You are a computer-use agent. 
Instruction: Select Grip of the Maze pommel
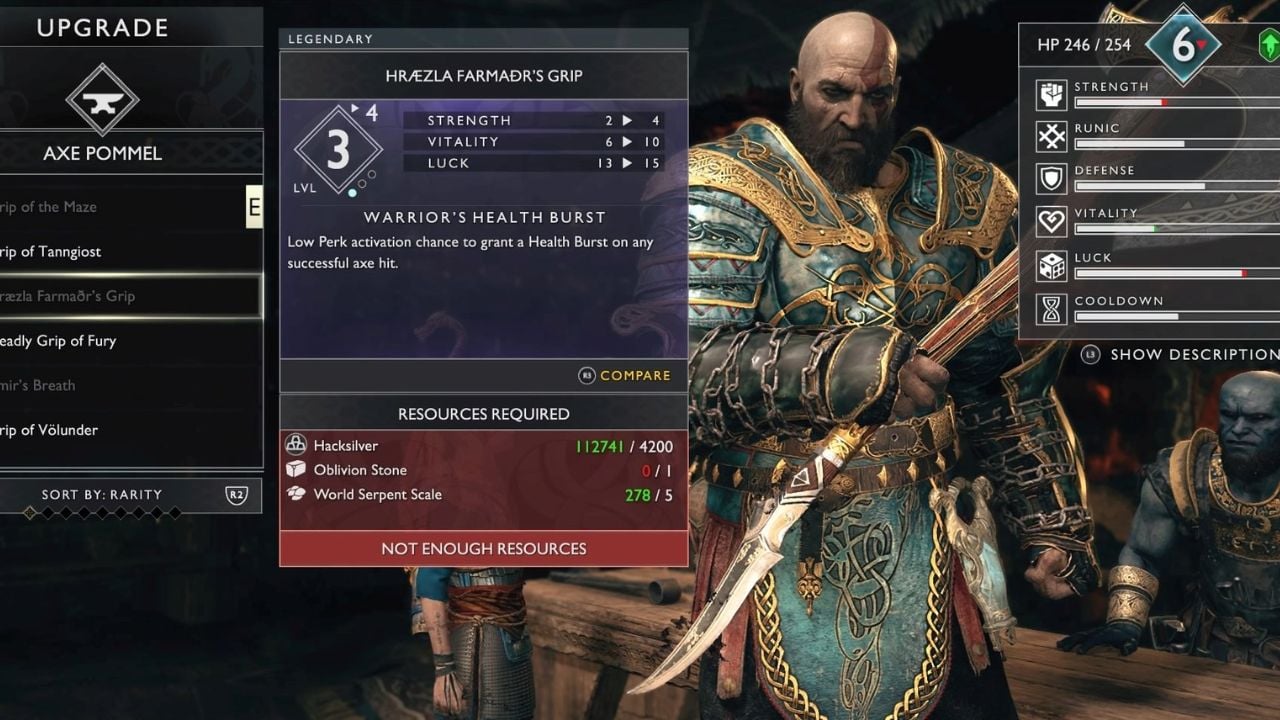pyautogui.click(x=60, y=207)
